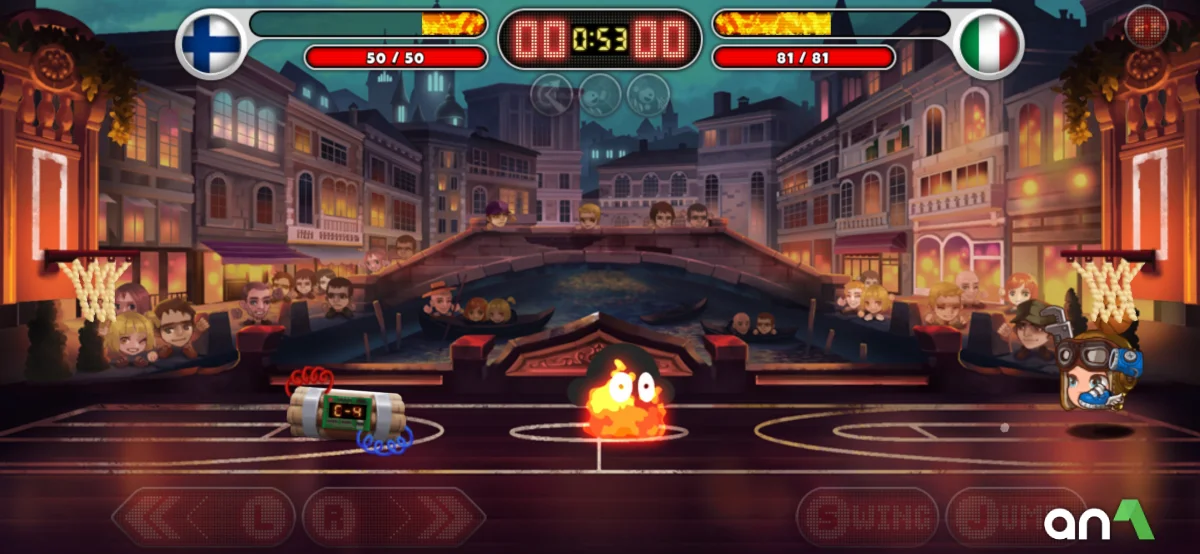The width and height of the screenshot is (1200, 554).
Task: Trigger the third round skill icon
Action: pos(648,95)
